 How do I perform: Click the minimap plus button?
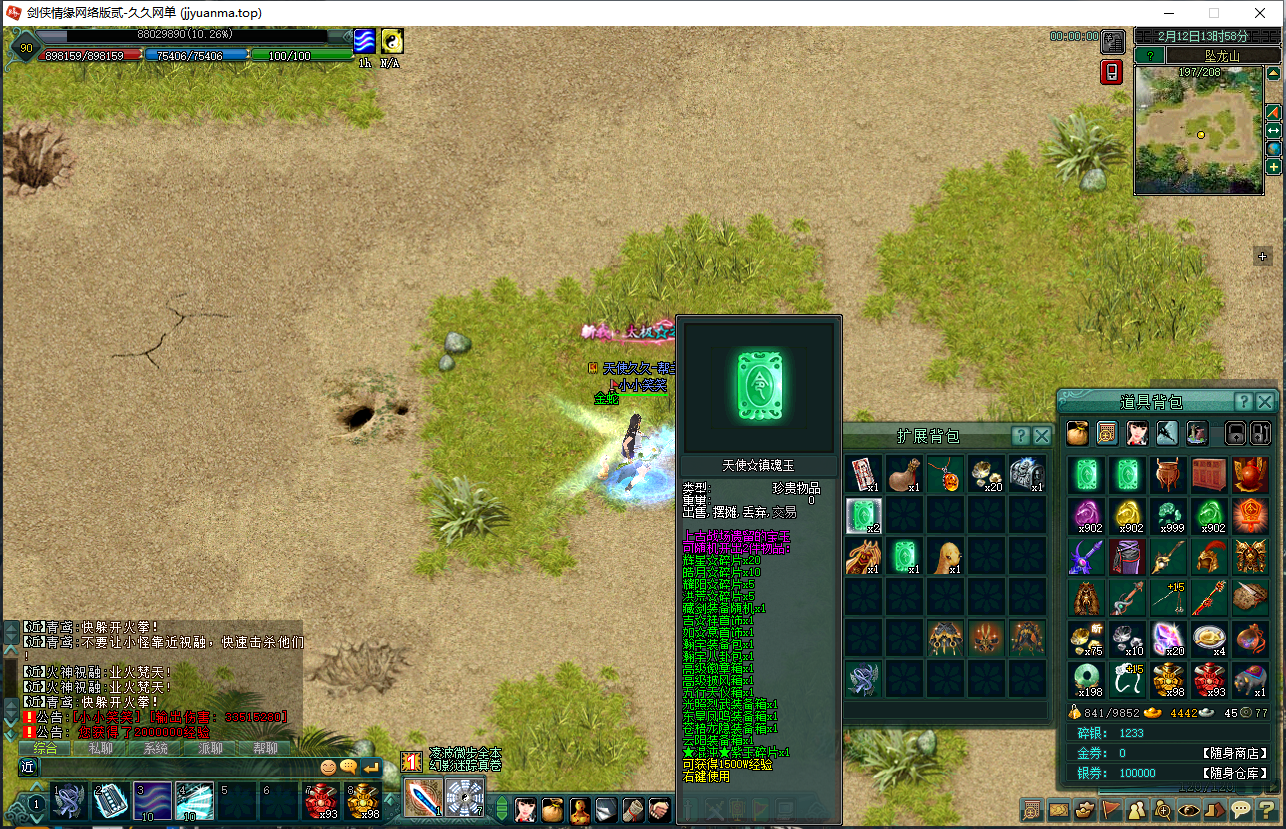point(1273,167)
